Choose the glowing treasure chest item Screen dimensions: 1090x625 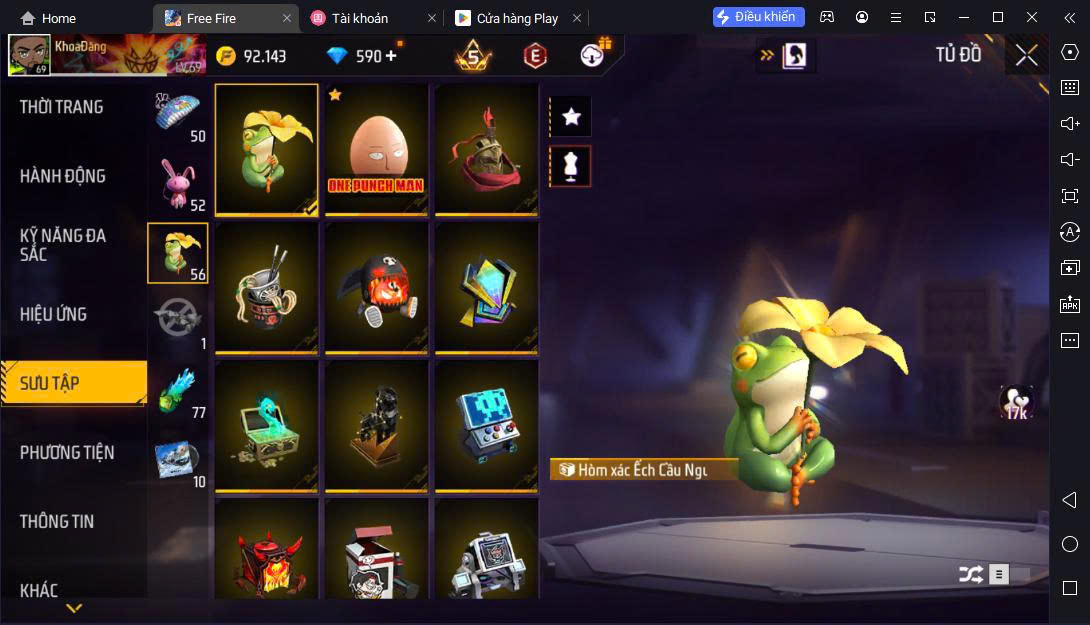coord(267,426)
